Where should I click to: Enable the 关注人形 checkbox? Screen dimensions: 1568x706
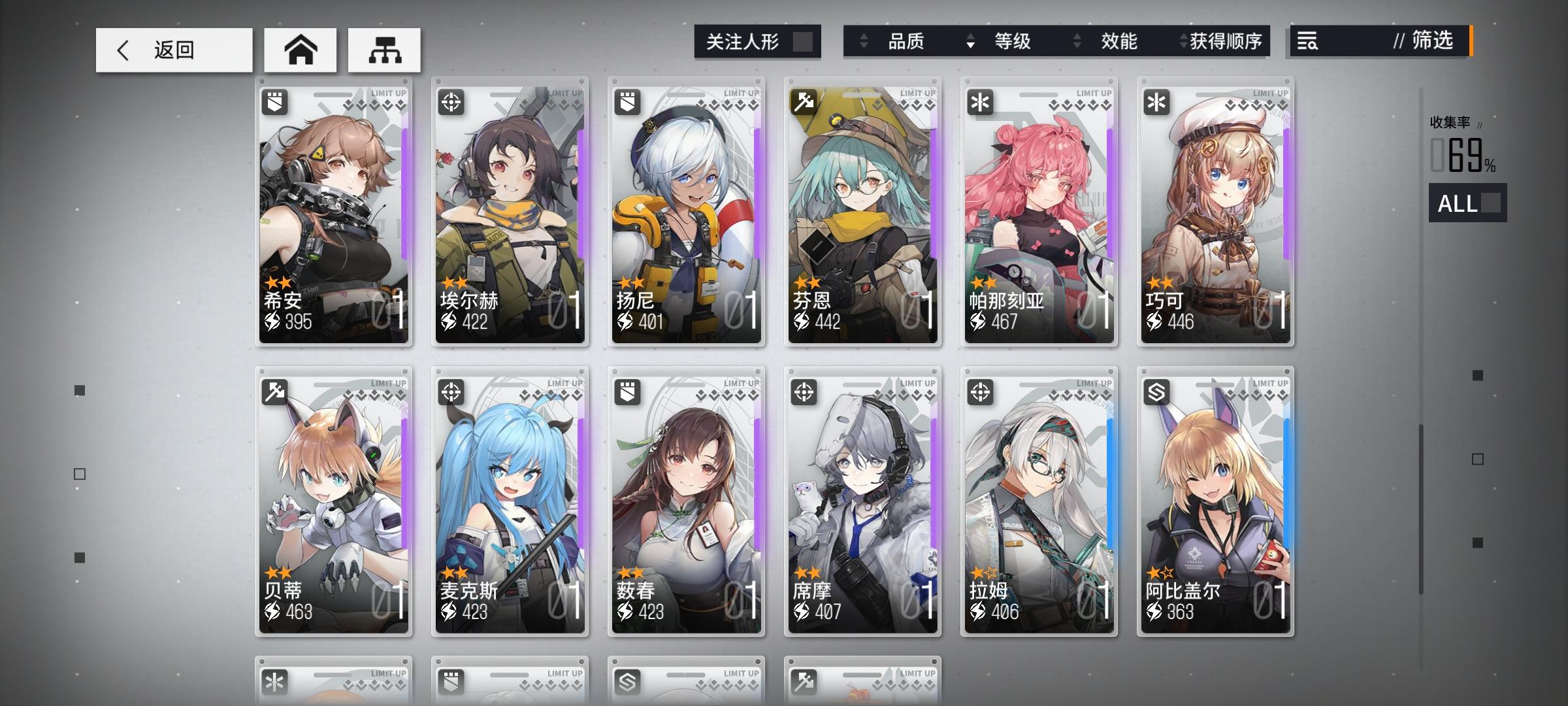click(x=802, y=41)
